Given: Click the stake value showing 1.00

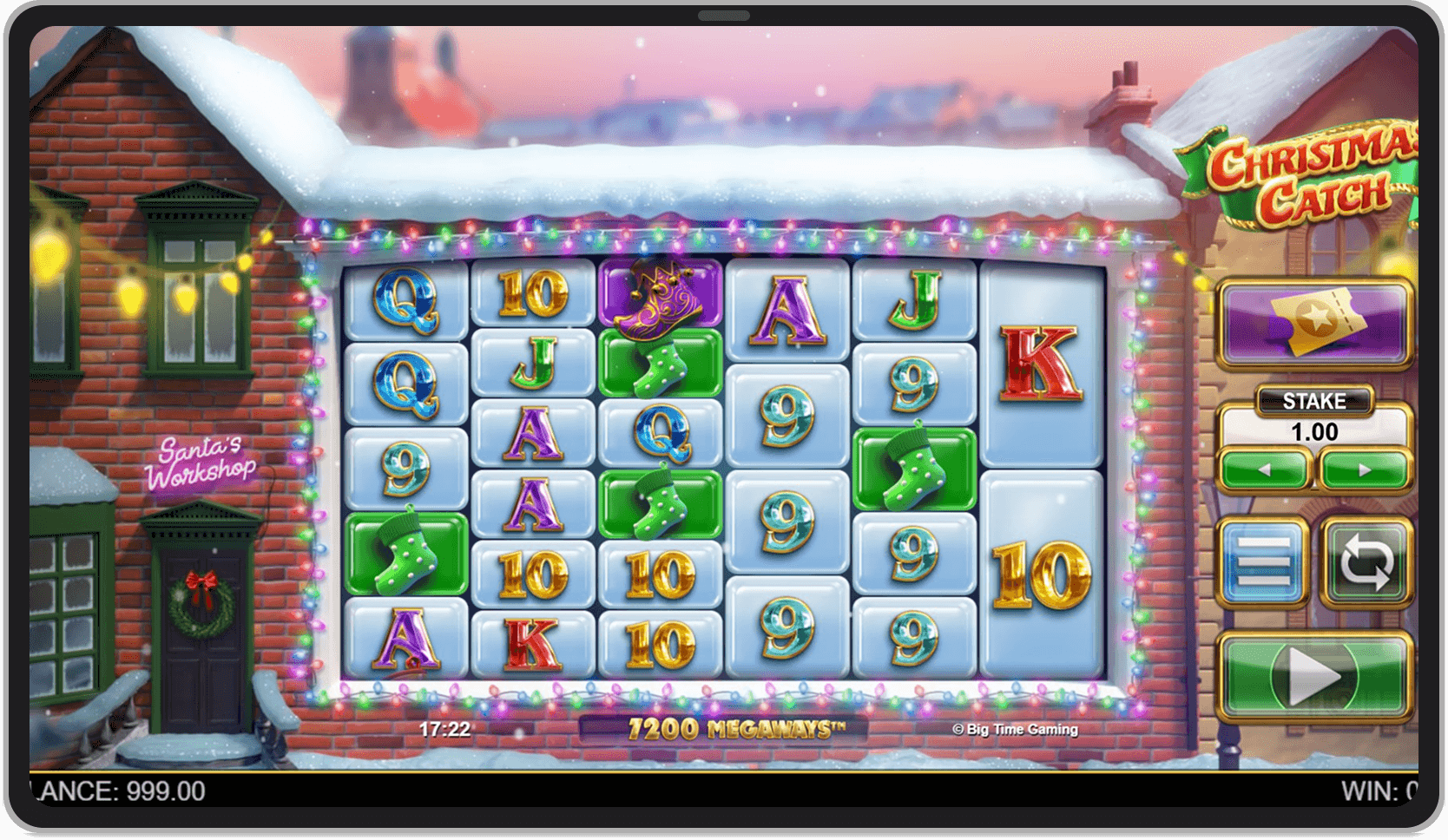Looking at the screenshot, I should tap(1315, 431).
